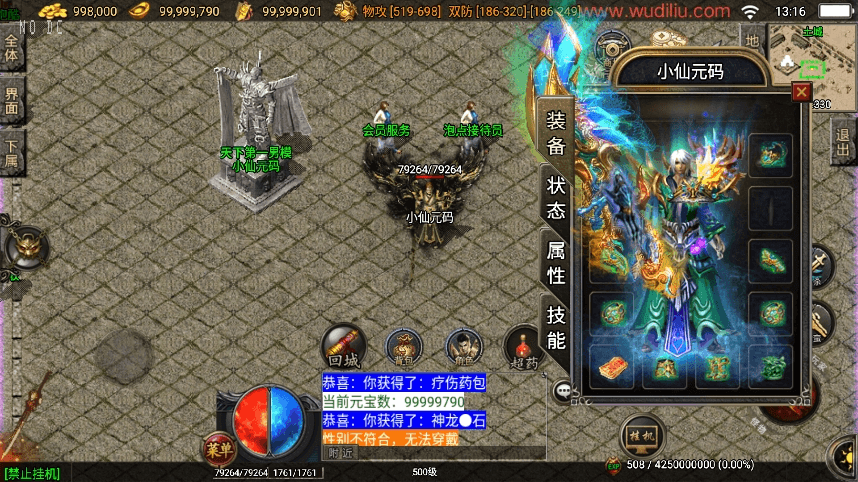The width and height of the screenshot is (858, 482).
Task: Open the 角色 character icon
Action: click(462, 346)
